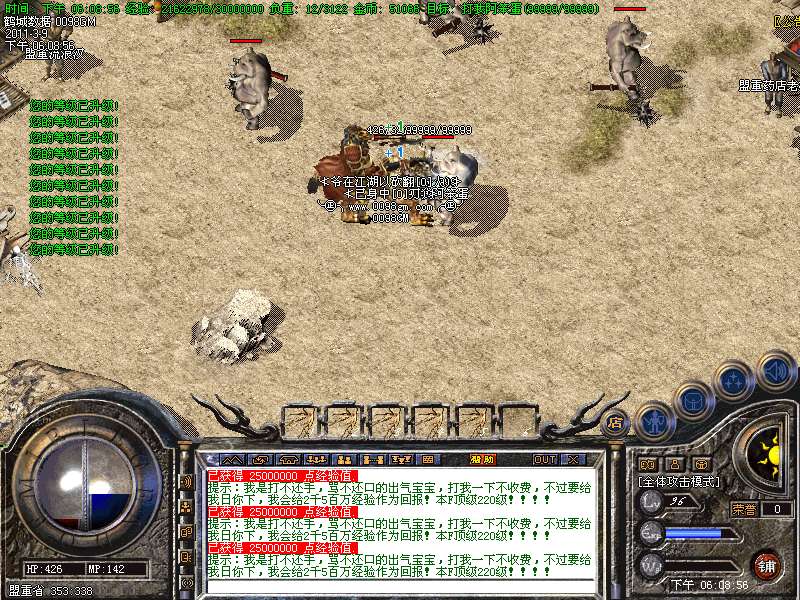
Task: Close the game with the X button
Action: (x=573, y=459)
